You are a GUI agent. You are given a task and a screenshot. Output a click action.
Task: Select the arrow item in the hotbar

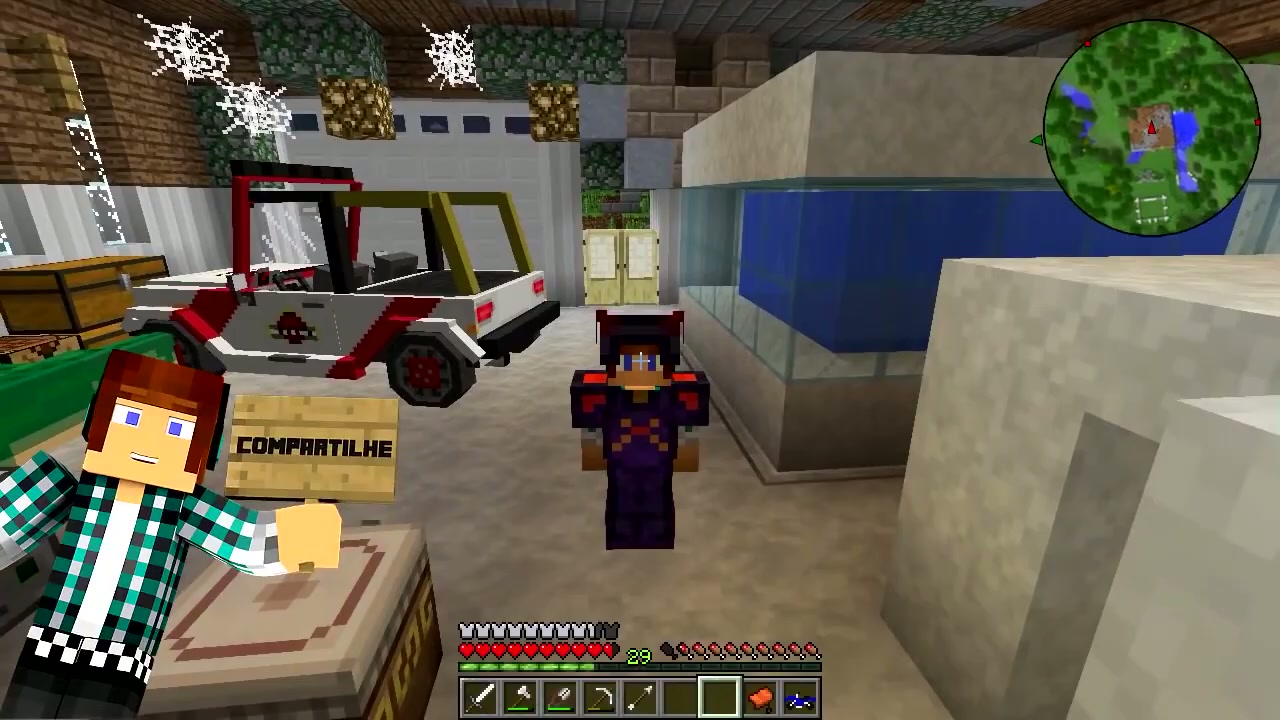(x=640, y=697)
